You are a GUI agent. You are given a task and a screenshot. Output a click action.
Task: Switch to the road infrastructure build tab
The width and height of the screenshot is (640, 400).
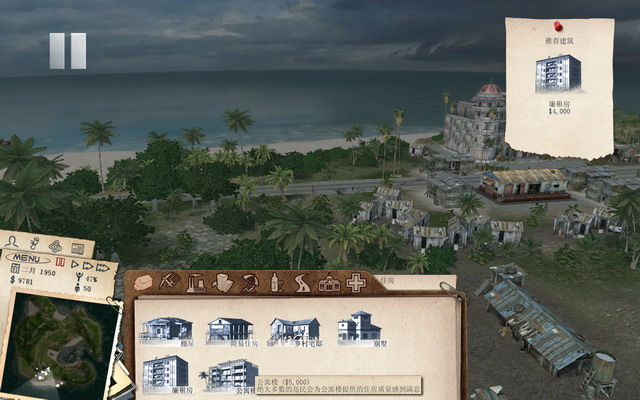click(301, 283)
